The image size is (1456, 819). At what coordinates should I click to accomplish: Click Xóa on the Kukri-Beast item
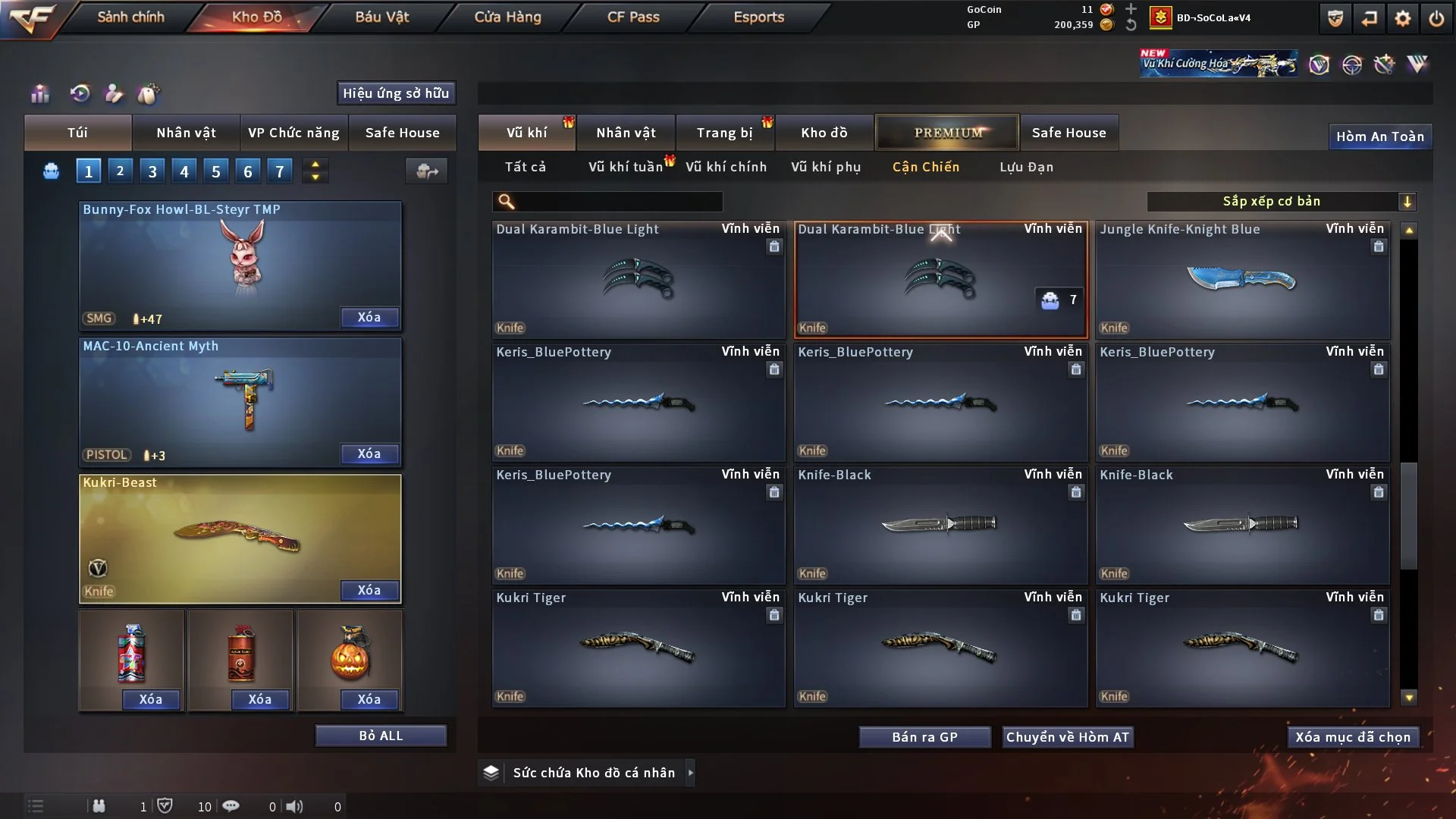[x=369, y=590]
